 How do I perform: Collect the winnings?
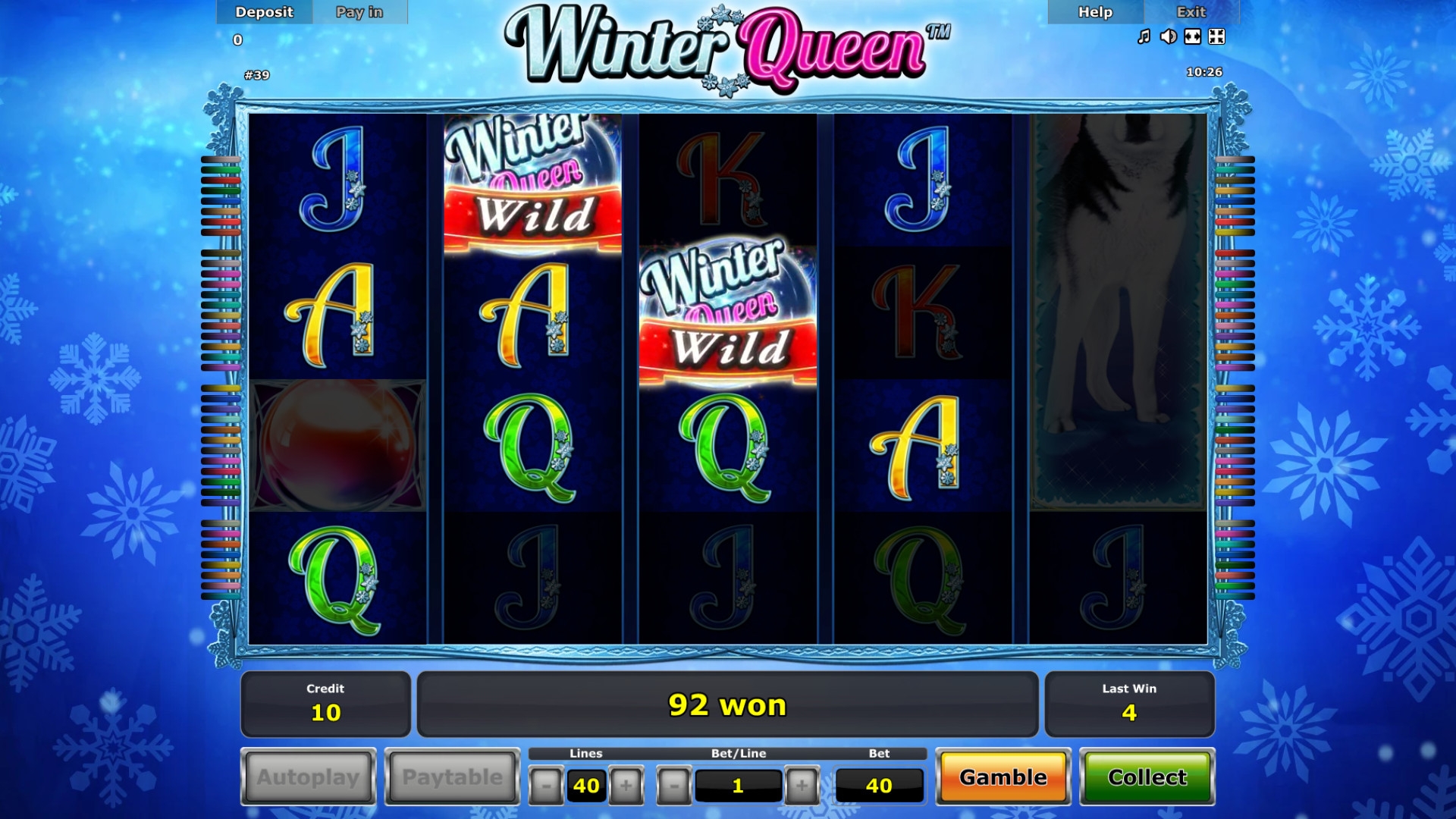(x=1147, y=777)
